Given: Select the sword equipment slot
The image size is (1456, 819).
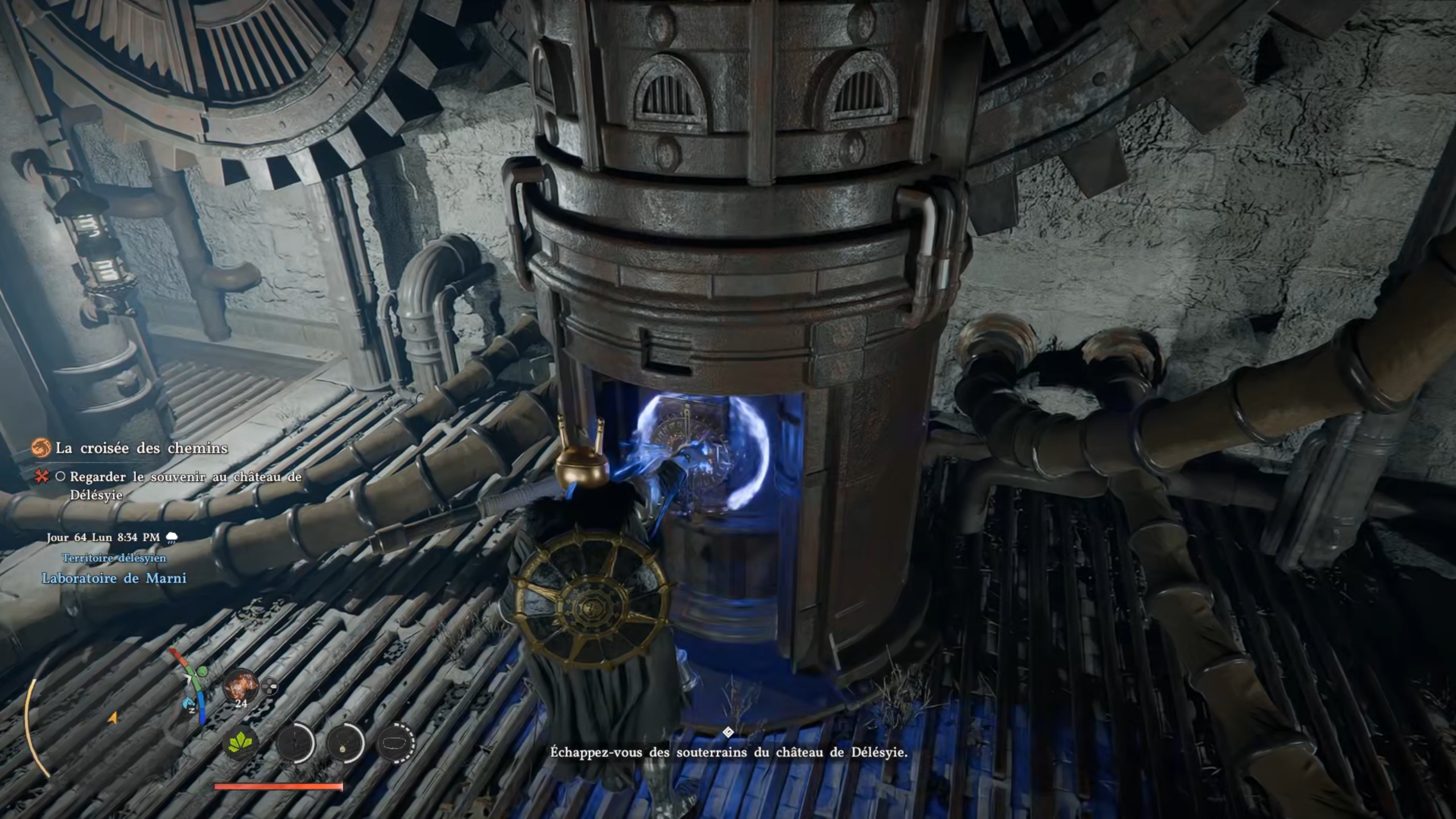Looking at the screenshot, I should pyautogui.click(x=295, y=743).
